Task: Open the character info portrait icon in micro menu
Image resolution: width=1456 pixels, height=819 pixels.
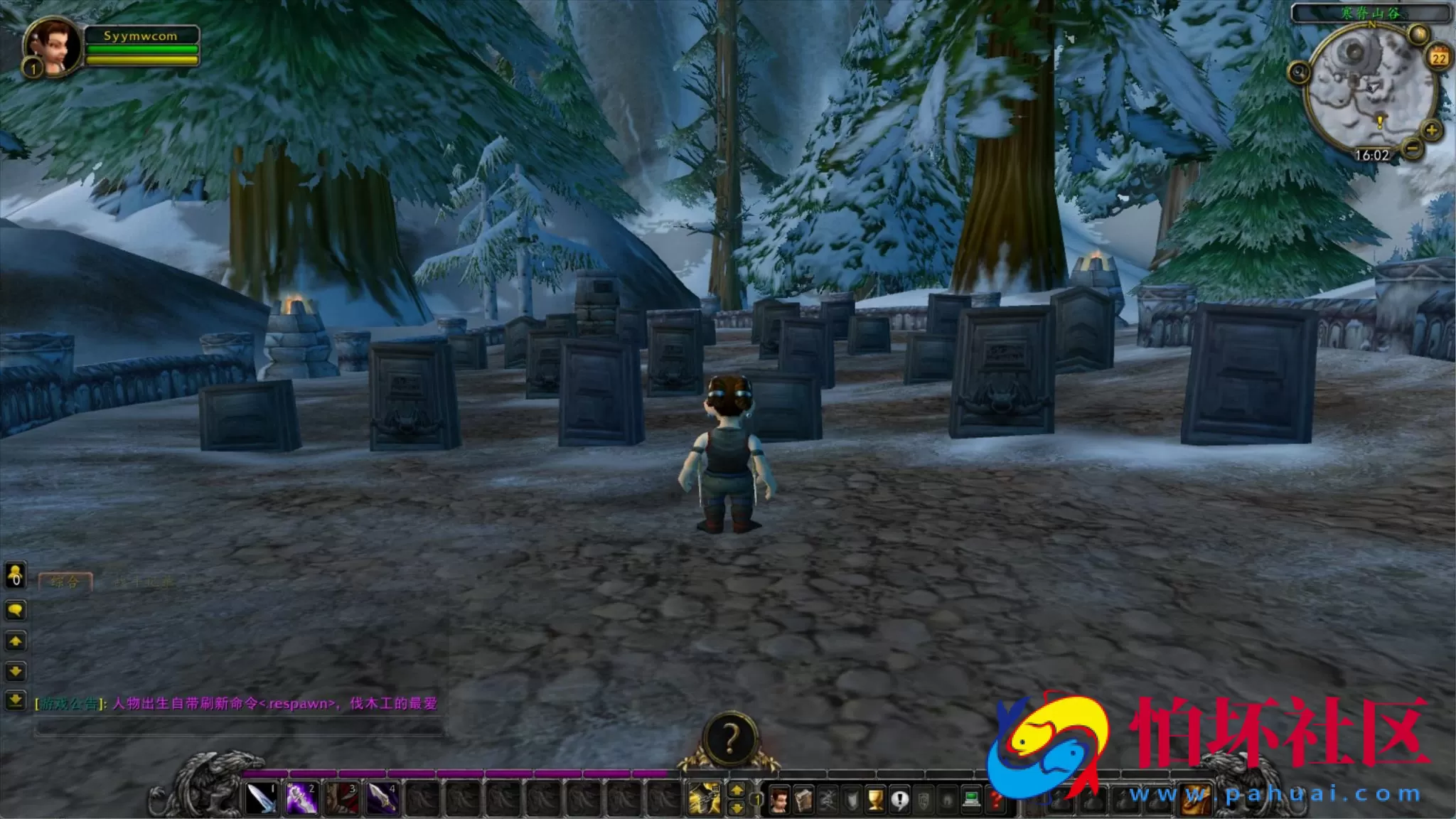Action: (x=780, y=799)
